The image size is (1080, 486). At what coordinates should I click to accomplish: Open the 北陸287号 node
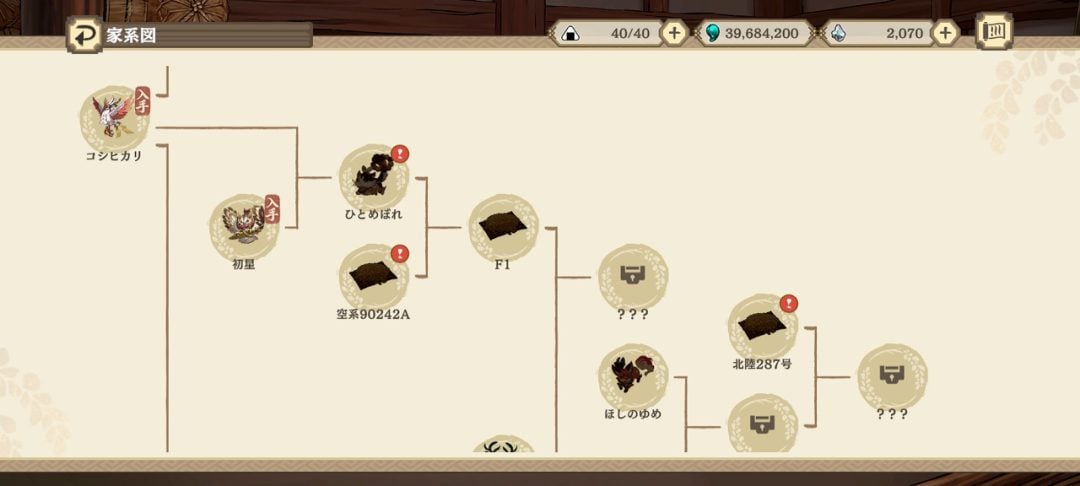(x=762, y=328)
